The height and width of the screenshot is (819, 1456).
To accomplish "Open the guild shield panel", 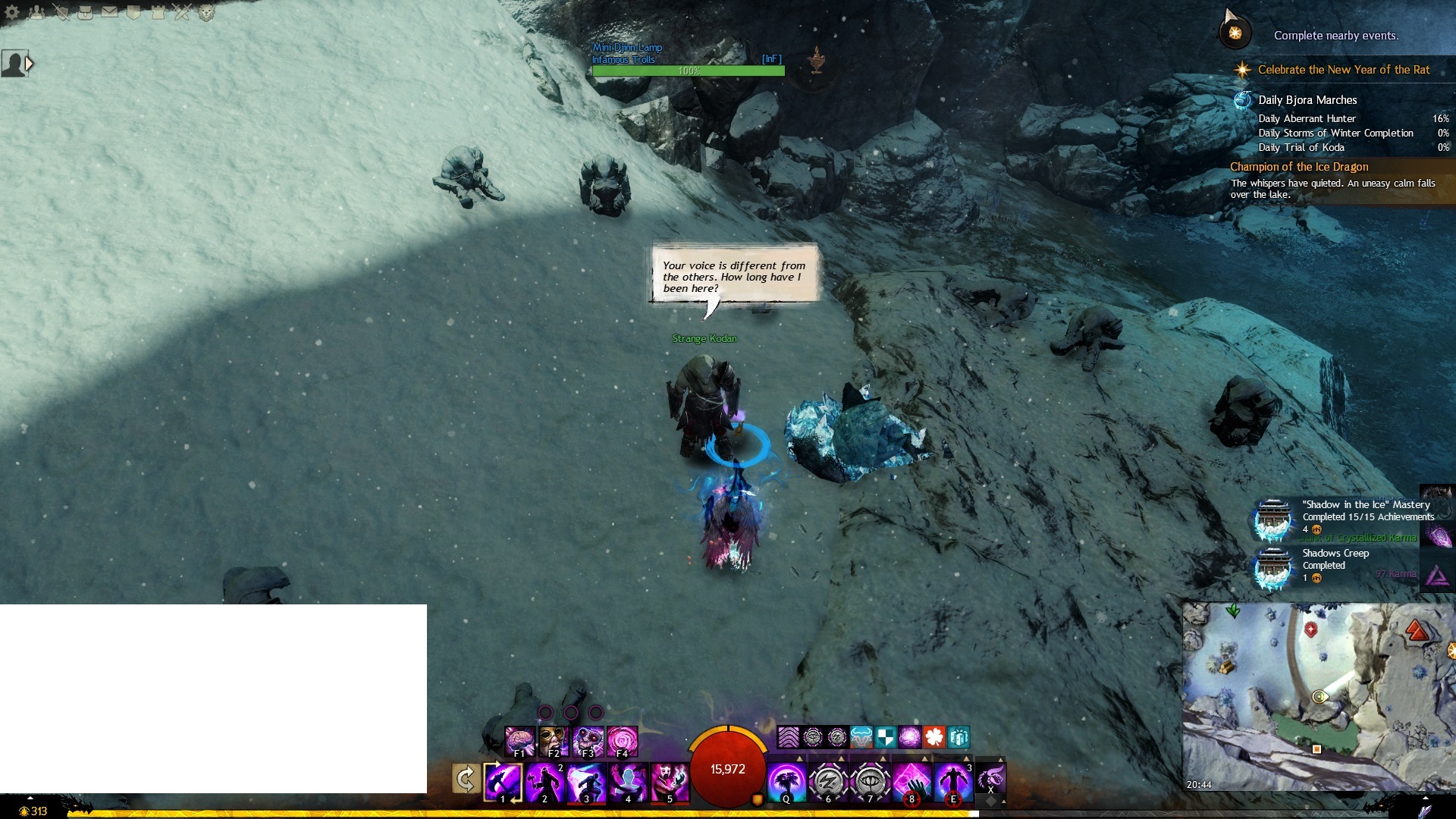I will click(x=133, y=11).
